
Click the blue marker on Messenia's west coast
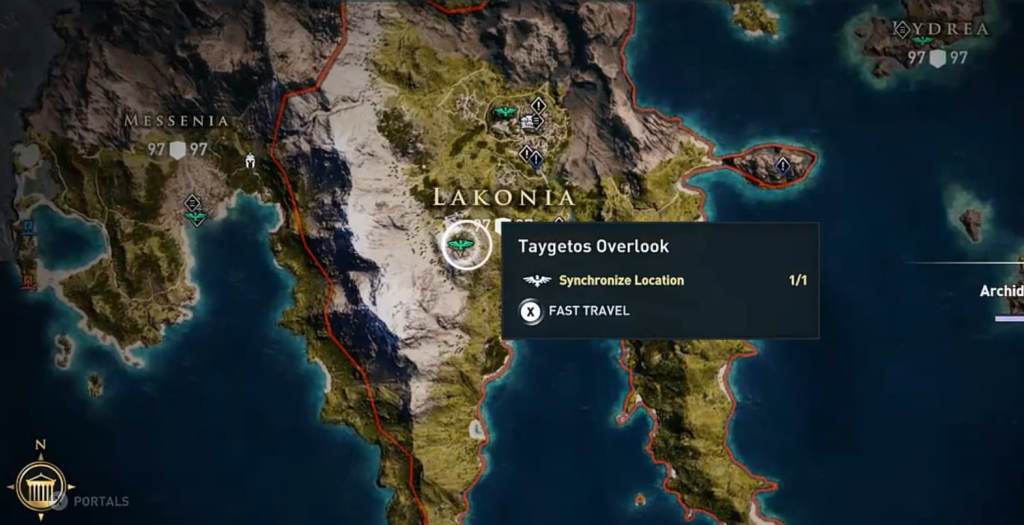28,227
